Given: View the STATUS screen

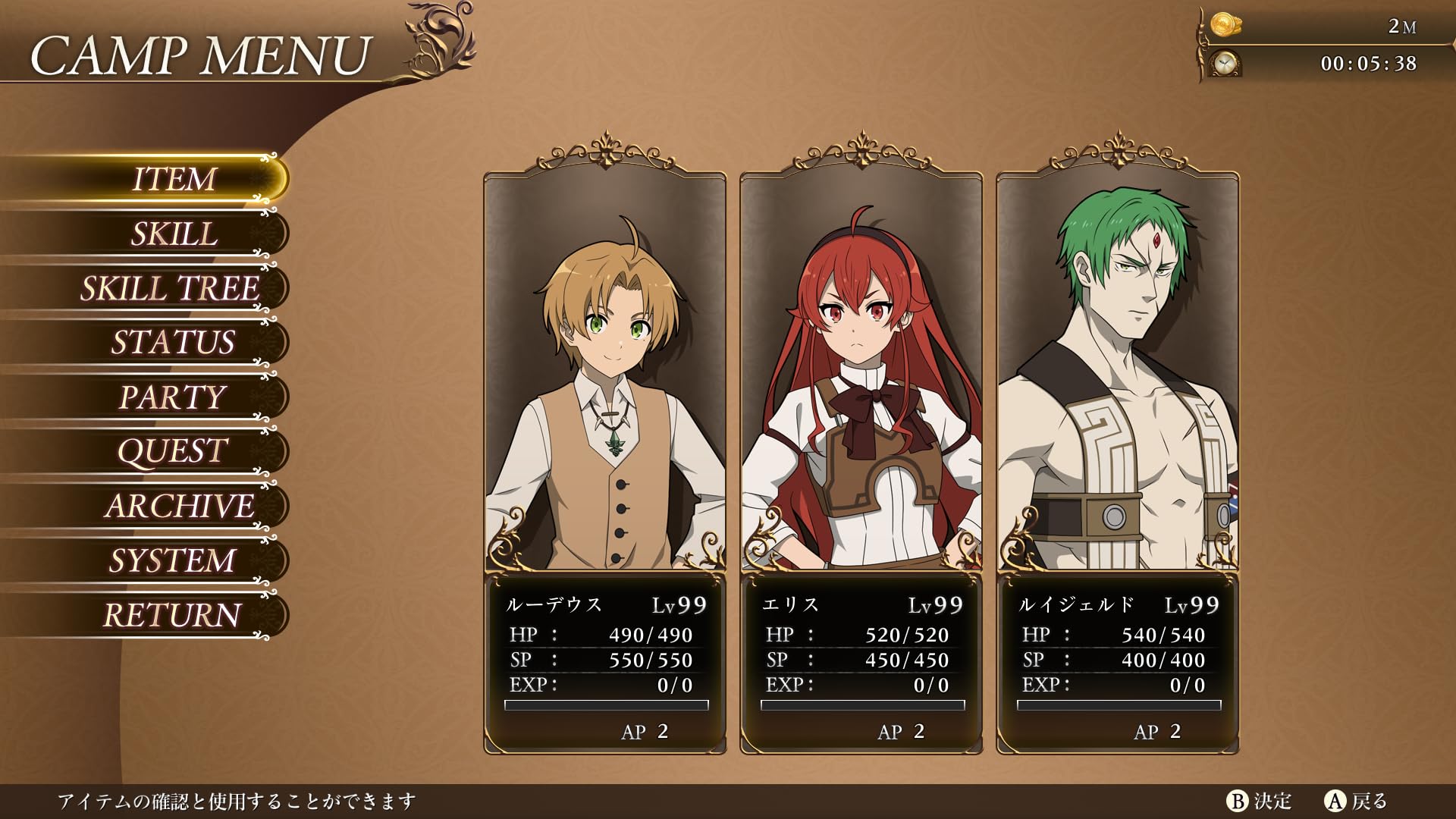Looking at the screenshot, I should (x=174, y=342).
